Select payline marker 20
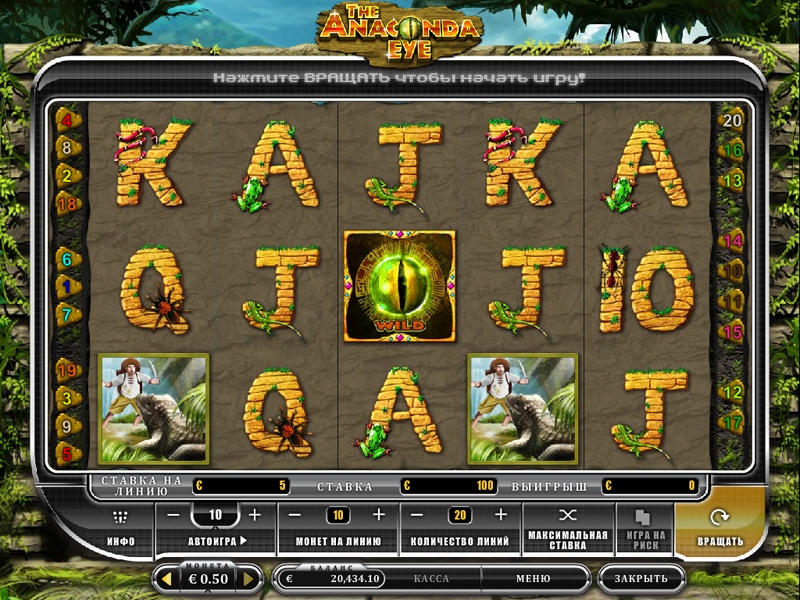The height and width of the screenshot is (600, 800). click(x=732, y=120)
